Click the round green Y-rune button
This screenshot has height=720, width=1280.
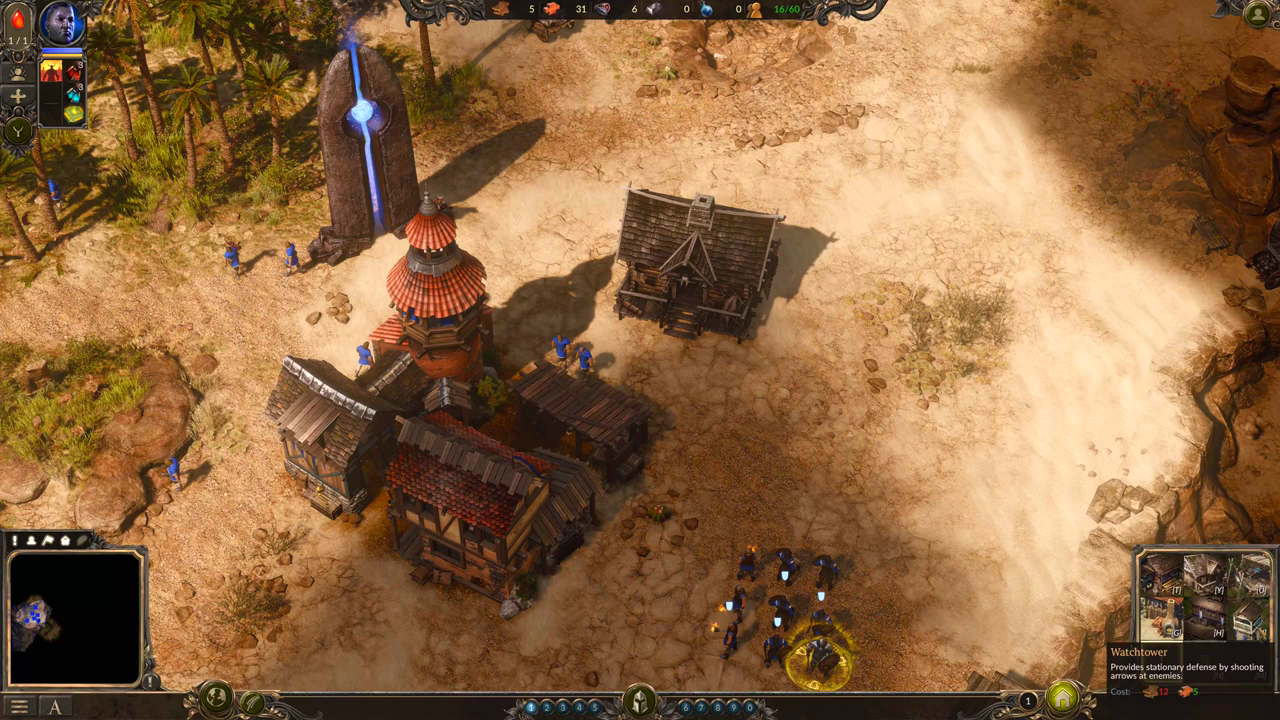(18, 130)
